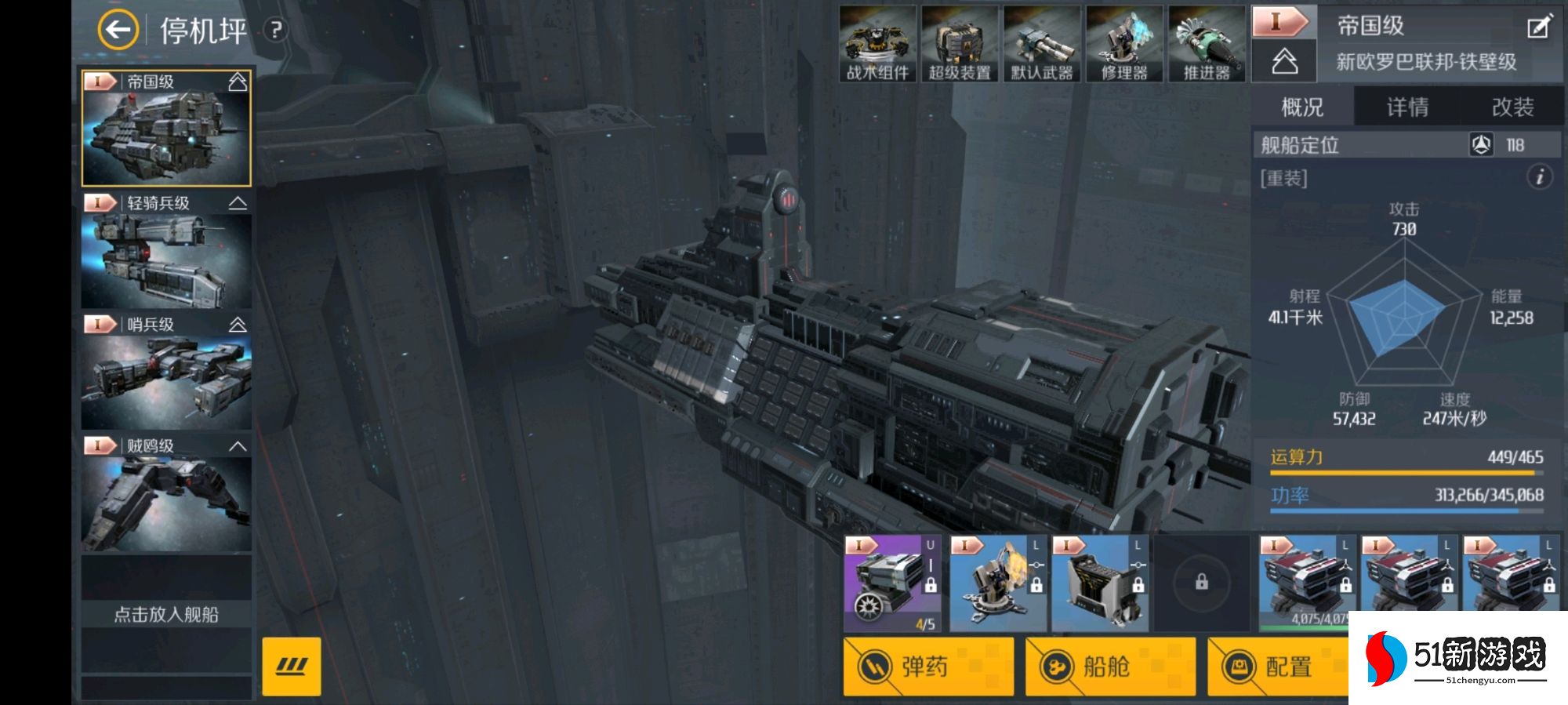Open the 超级装置 category
Viewport: 1568px width, 705px height.
tap(960, 44)
